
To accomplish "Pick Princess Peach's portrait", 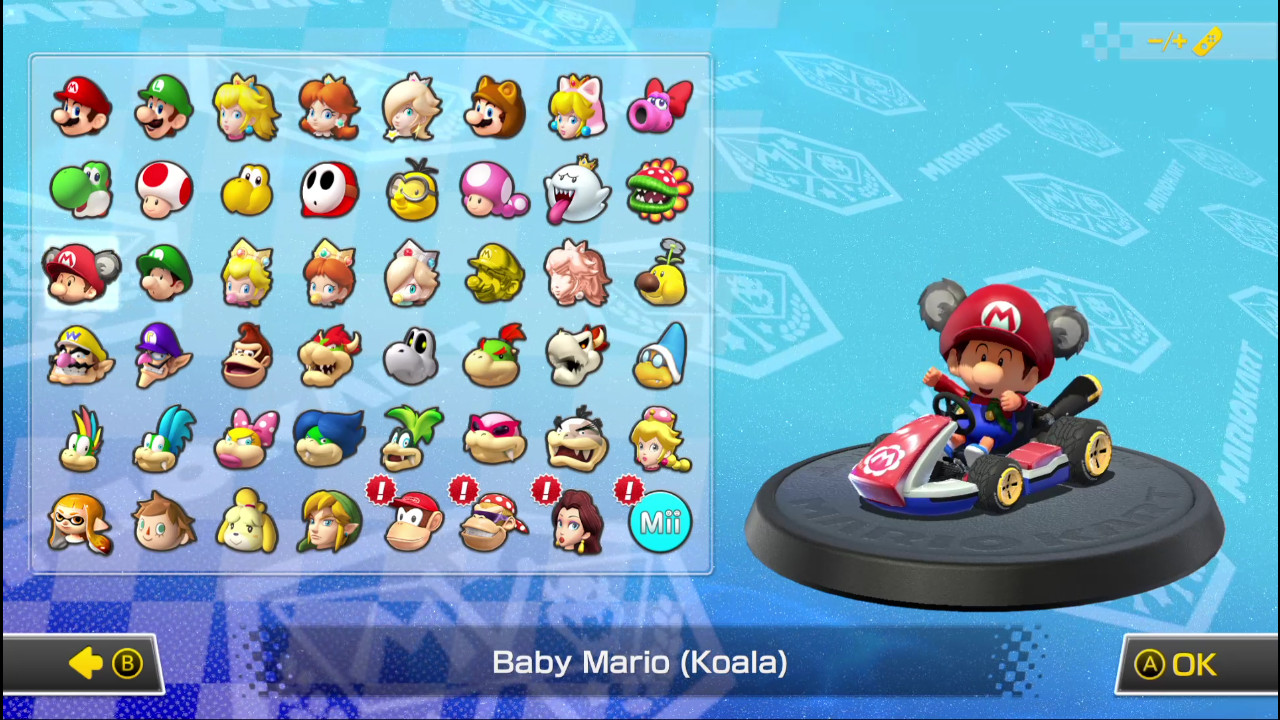I will pos(246,105).
